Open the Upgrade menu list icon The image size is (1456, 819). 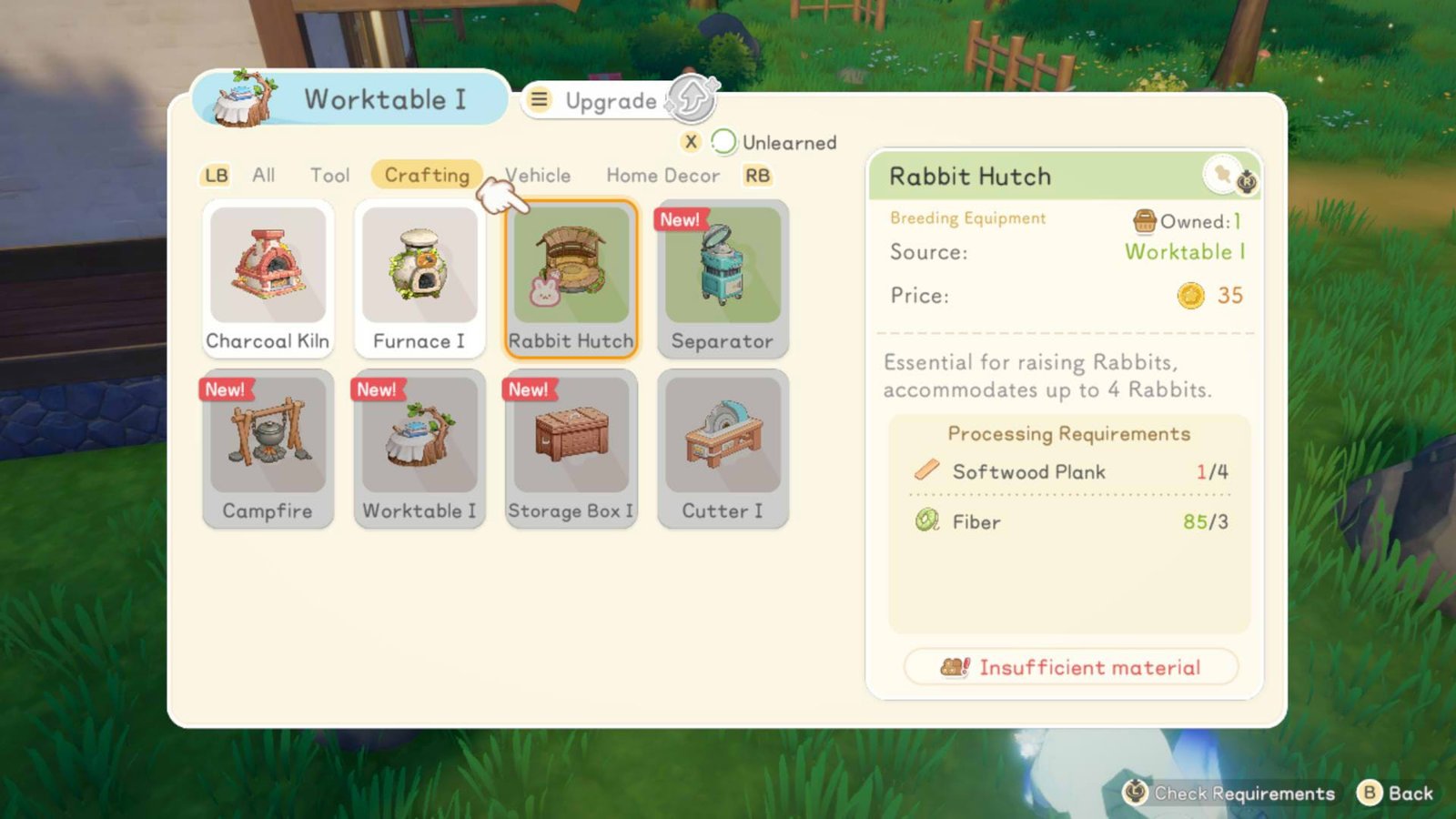(540, 101)
